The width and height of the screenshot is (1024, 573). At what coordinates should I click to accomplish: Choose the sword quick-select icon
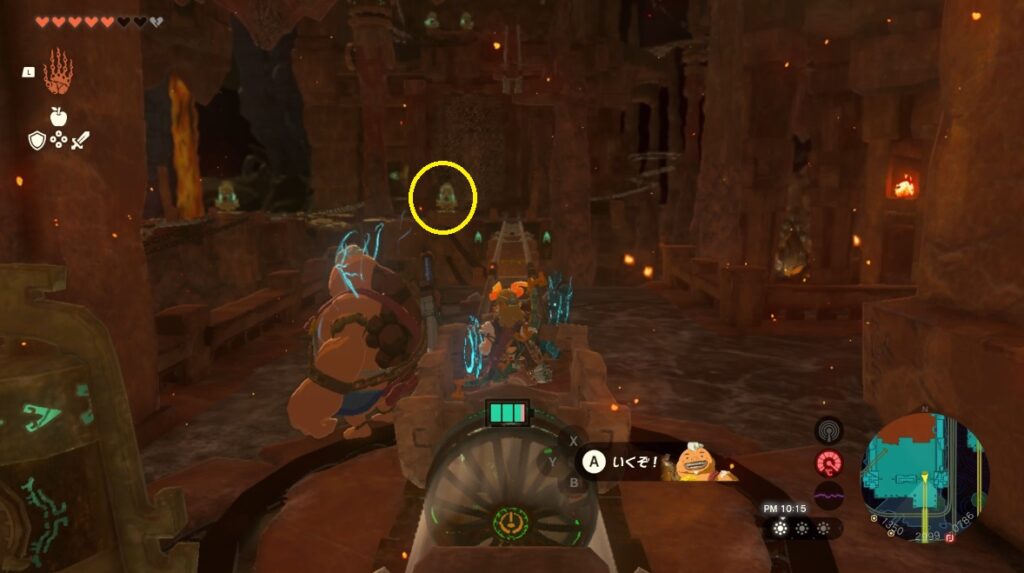pyautogui.click(x=80, y=140)
